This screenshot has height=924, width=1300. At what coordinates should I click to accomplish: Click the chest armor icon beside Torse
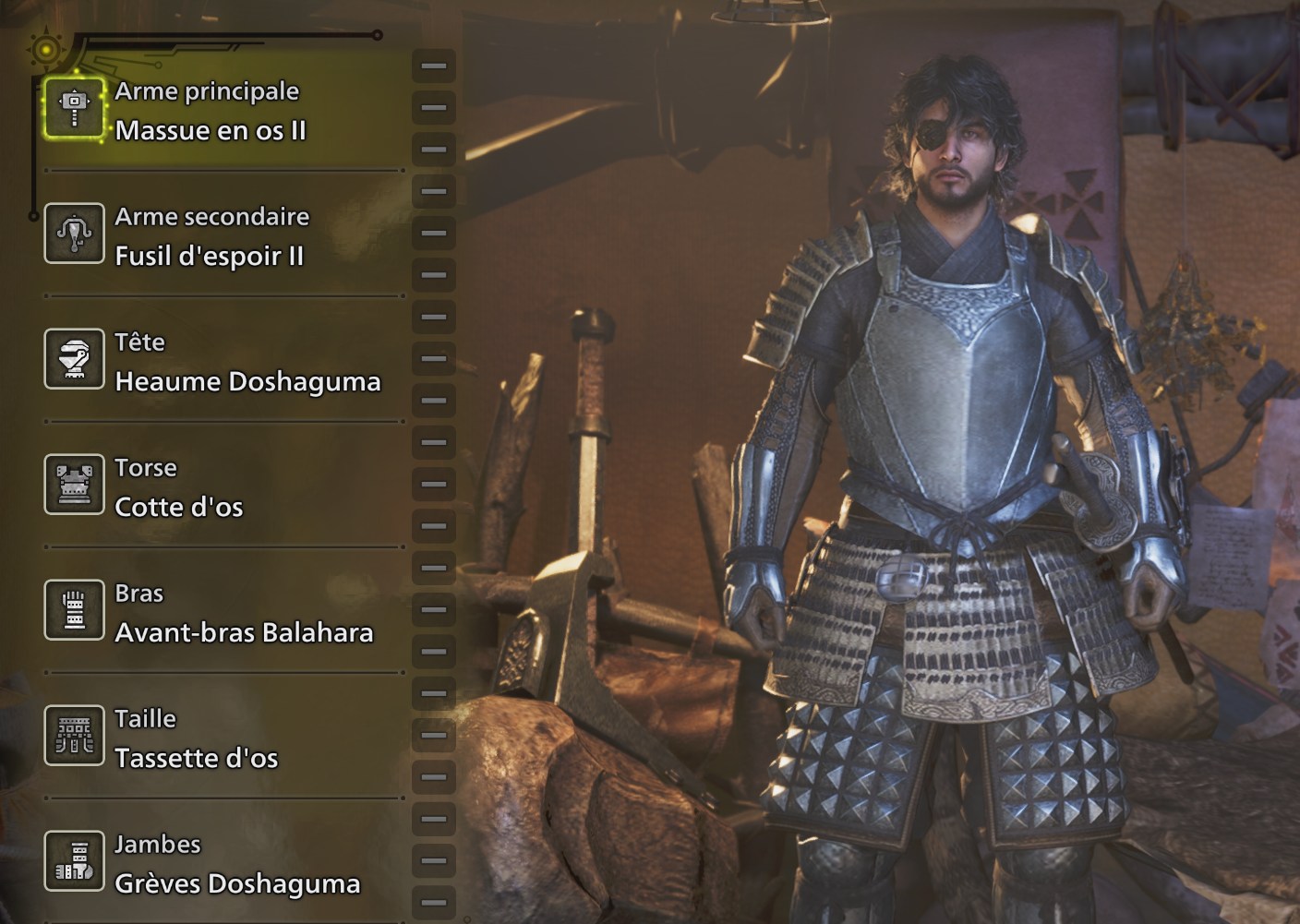point(74,485)
